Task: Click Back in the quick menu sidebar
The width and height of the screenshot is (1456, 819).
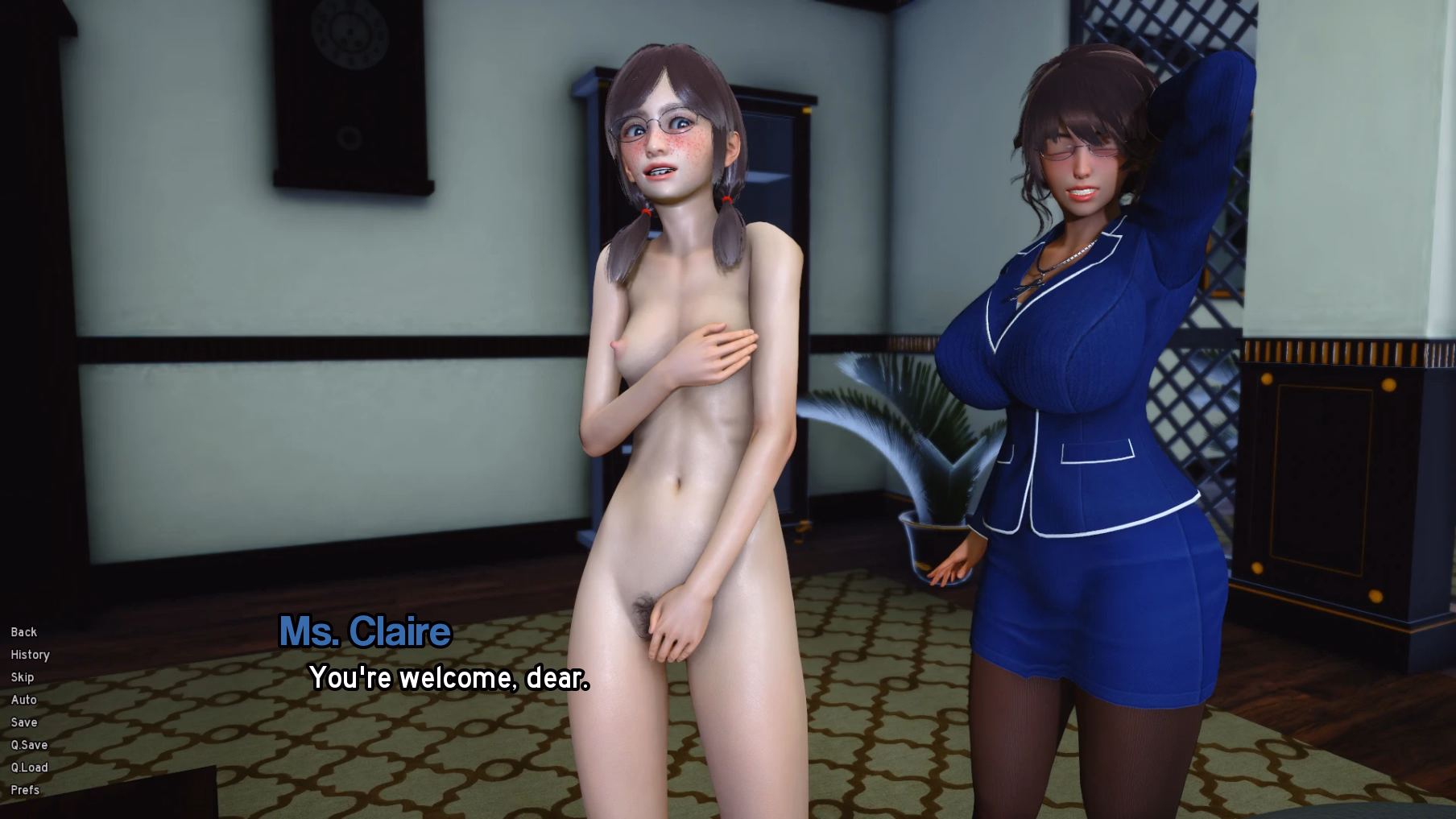Action: (23, 632)
